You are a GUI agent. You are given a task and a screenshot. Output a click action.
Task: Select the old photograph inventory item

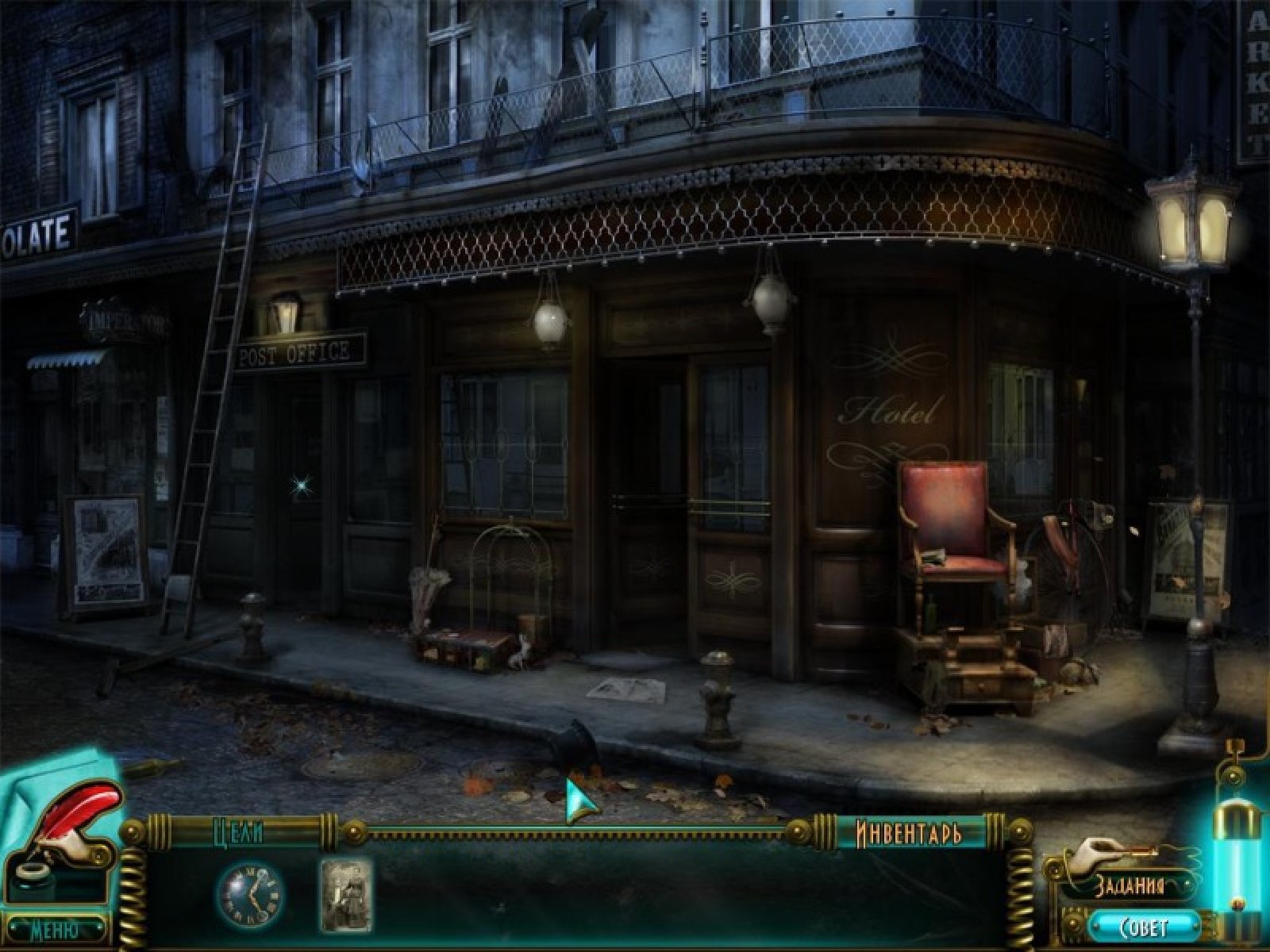pos(346,895)
